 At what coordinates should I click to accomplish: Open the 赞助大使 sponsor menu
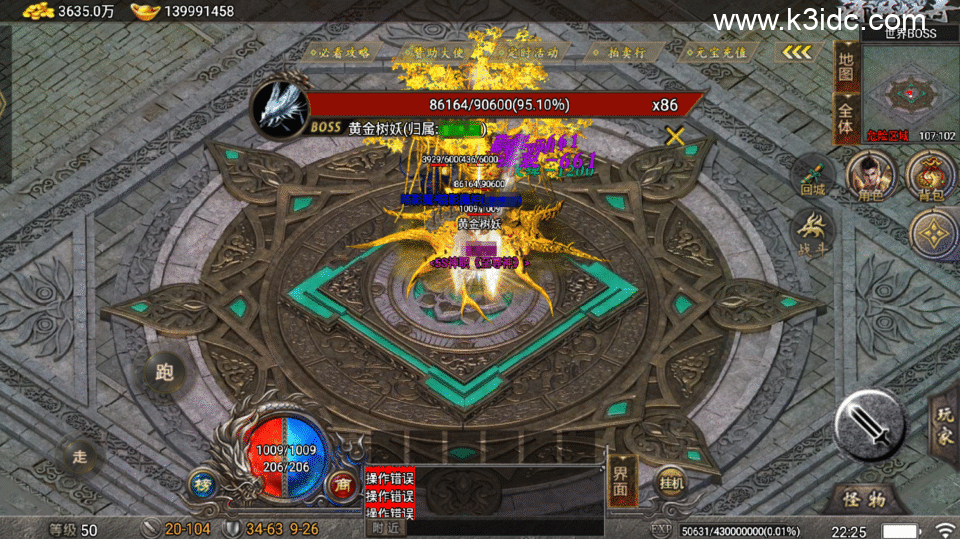click(431, 51)
